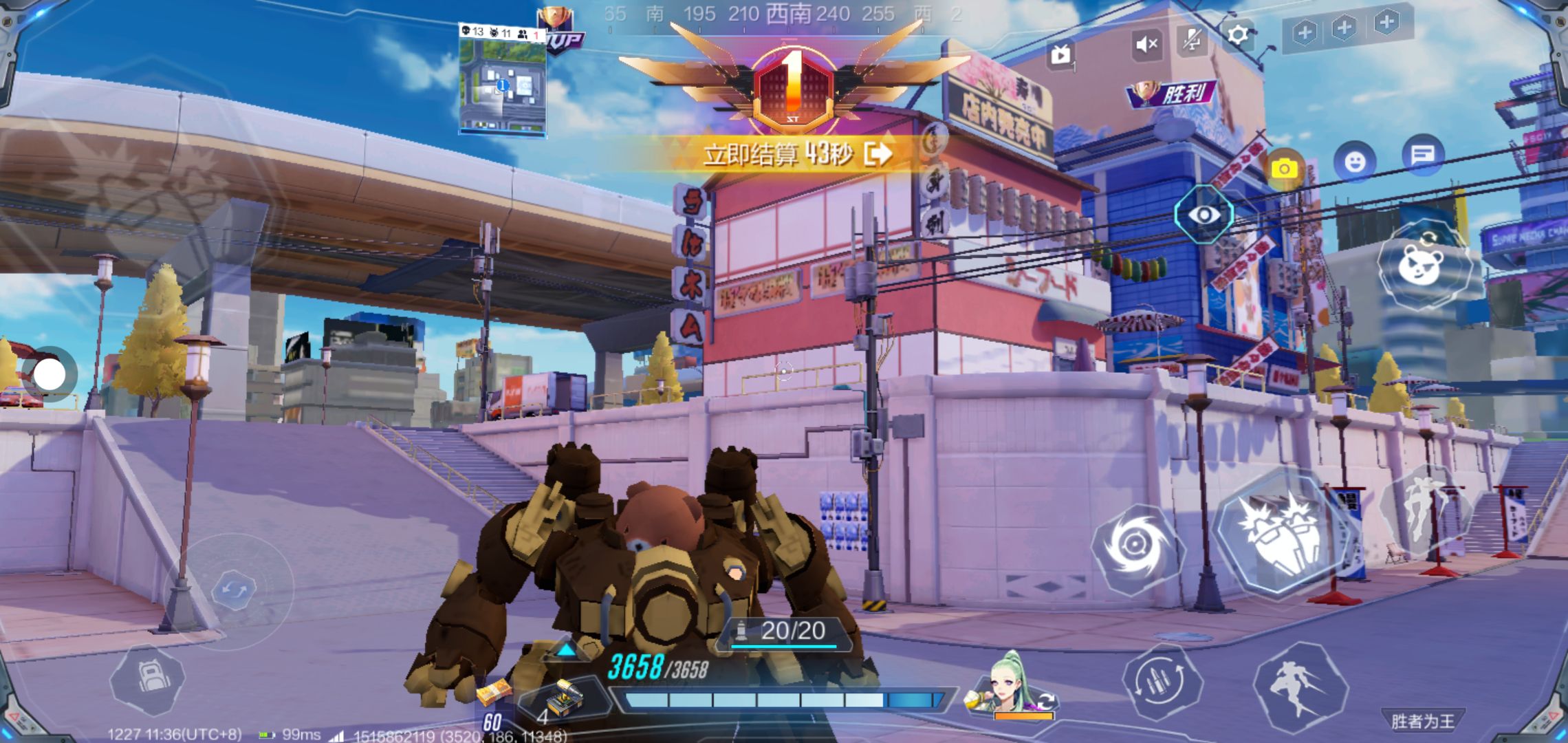Tap the panda mech switch icon
This screenshot has width=1568, height=743.
1424,265
